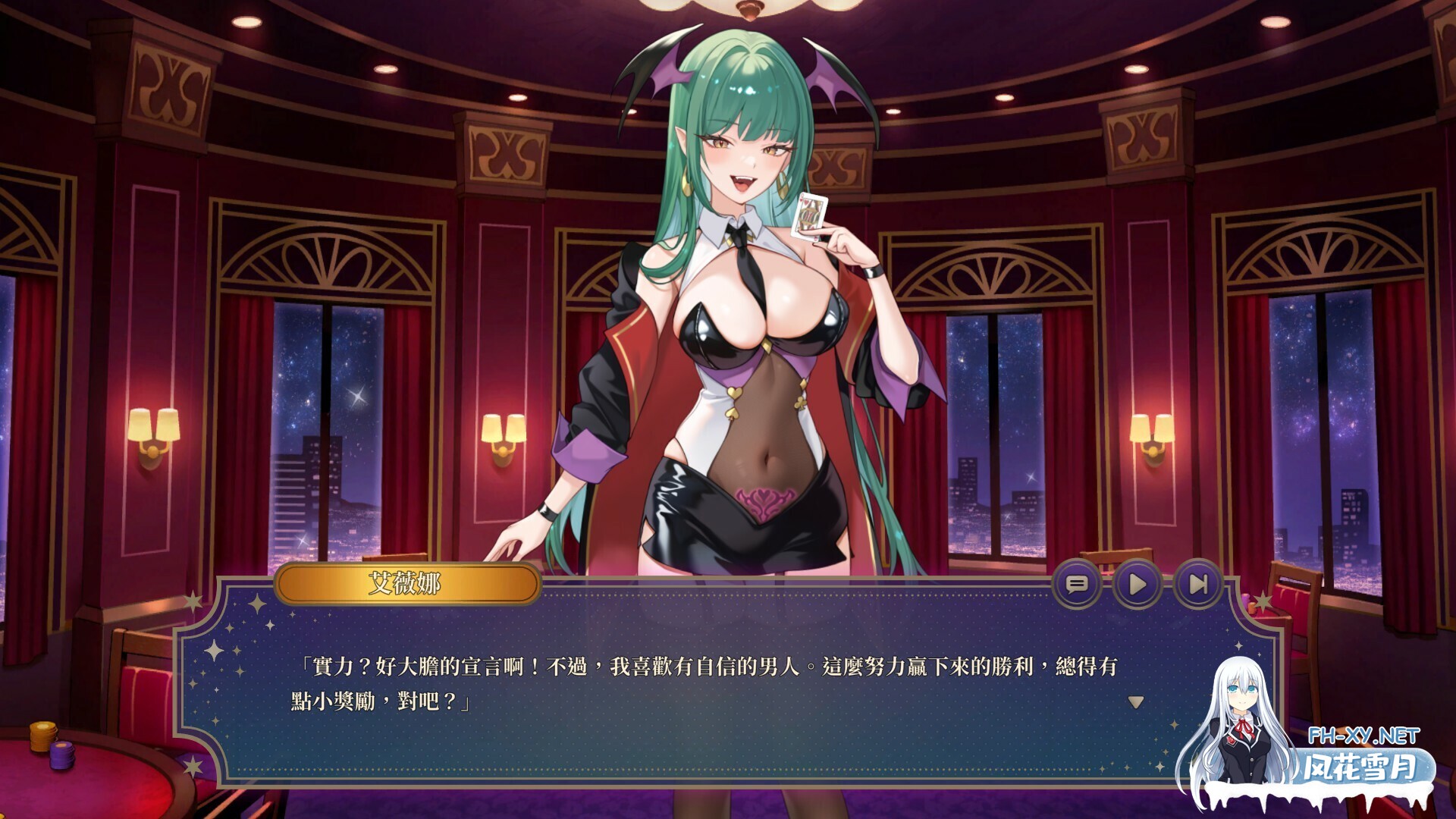Toggle auto mode with the play button

coord(1138,584)
